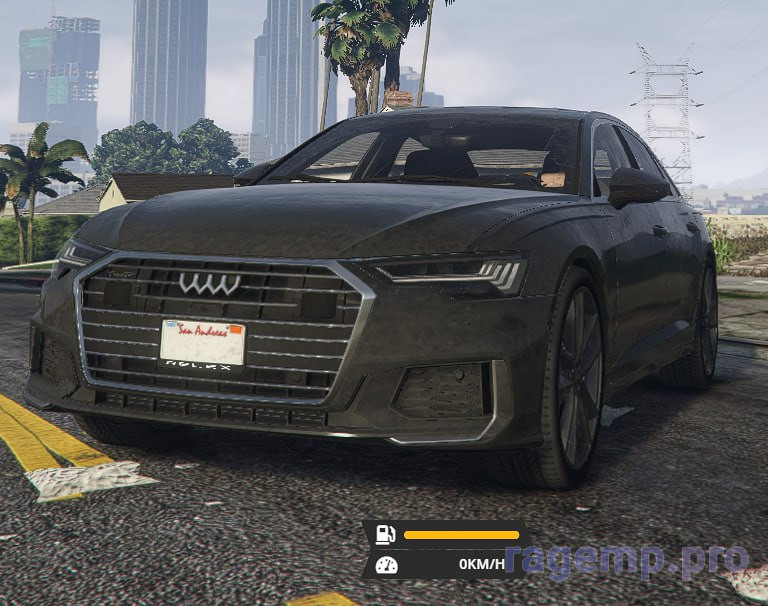Click the fuel pump icon

[385, 534]
